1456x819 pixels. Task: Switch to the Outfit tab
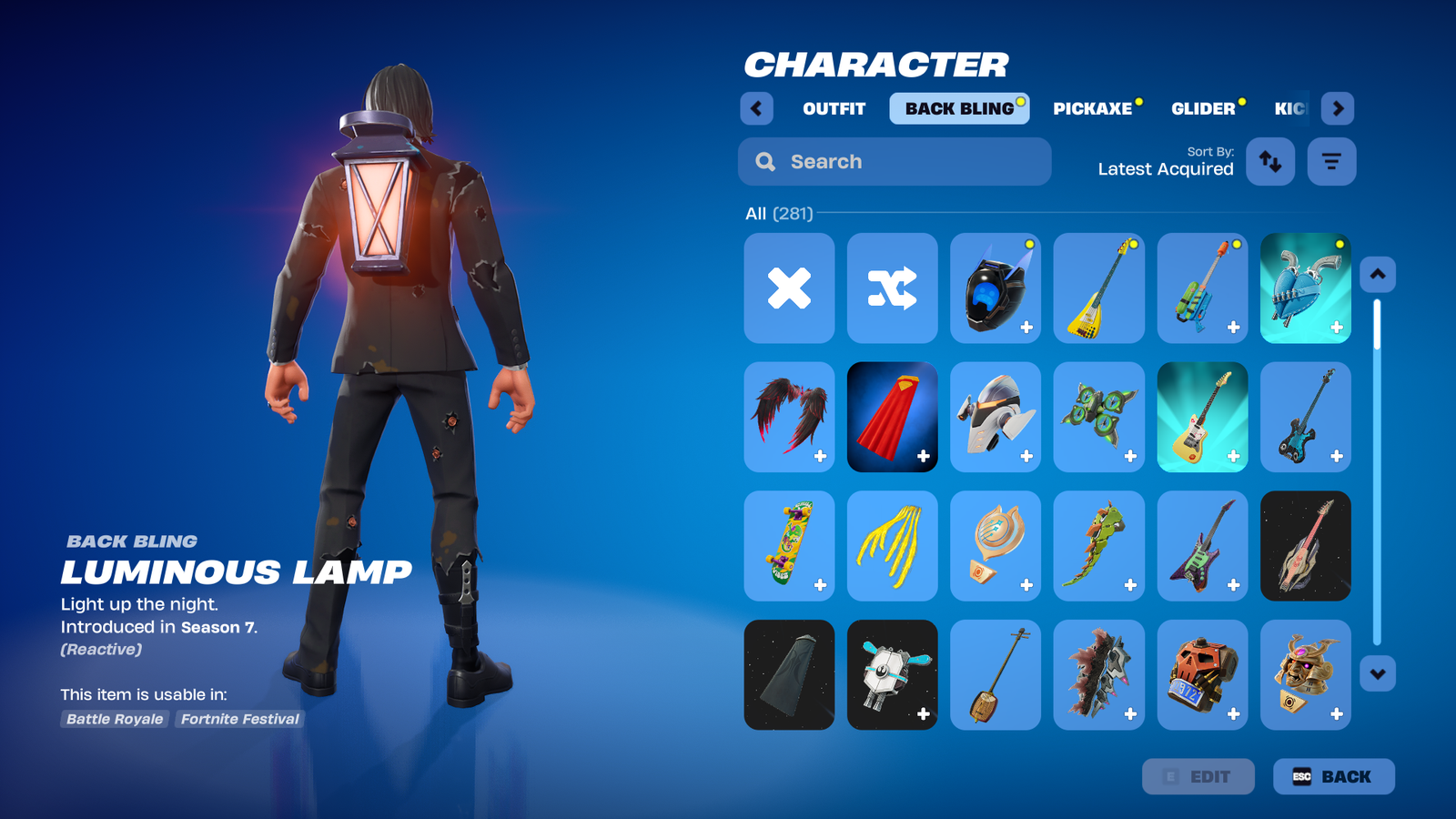coord(834,108)
